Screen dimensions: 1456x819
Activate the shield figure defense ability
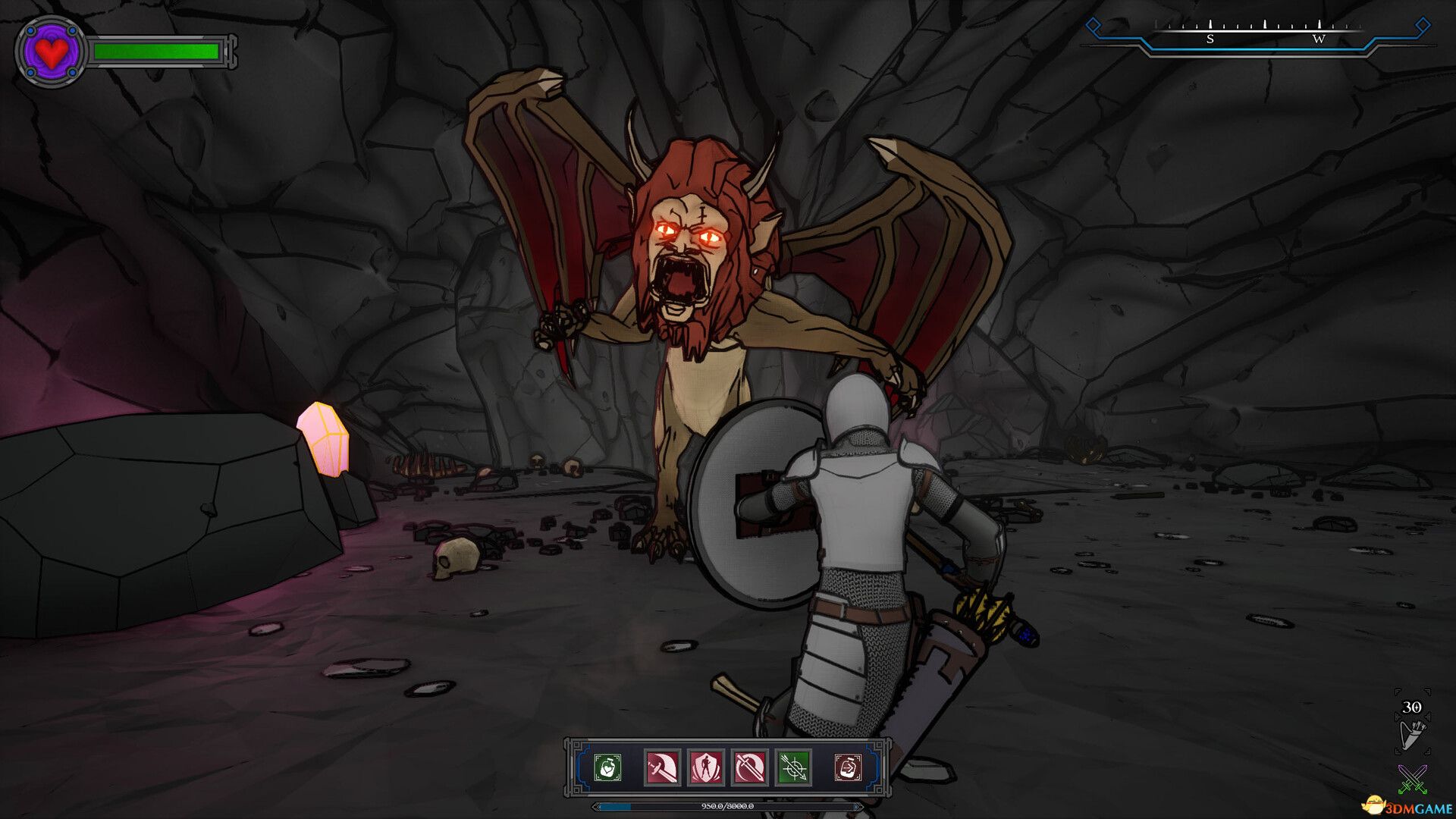pyautogui.click(x=706, y=767)
